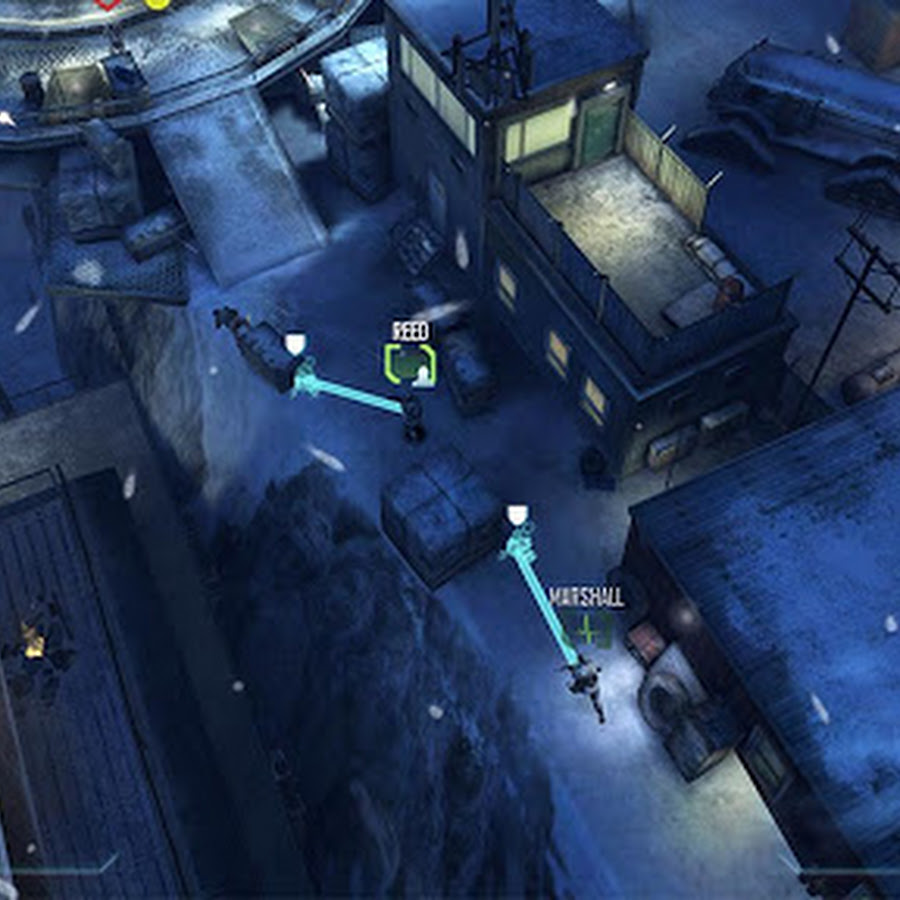Select the MARSHALL squad member marker
The height and width of the screenshot is (900, 900).
(x=587, y=630)
